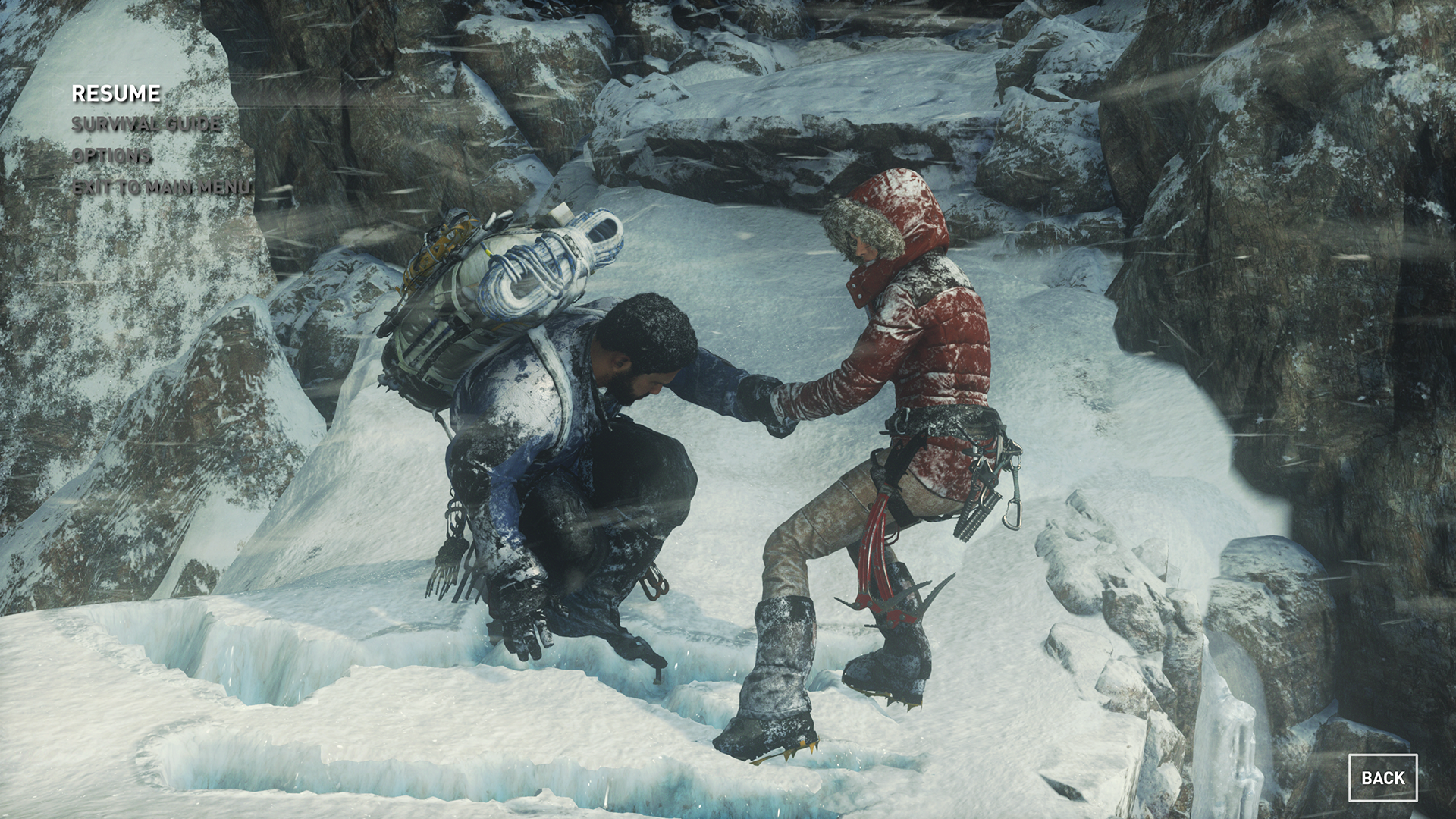Viewport: 1456px width, 819px height.
Task: Resume the paused game
Action: pyautogui.click(x=116, y=93)
